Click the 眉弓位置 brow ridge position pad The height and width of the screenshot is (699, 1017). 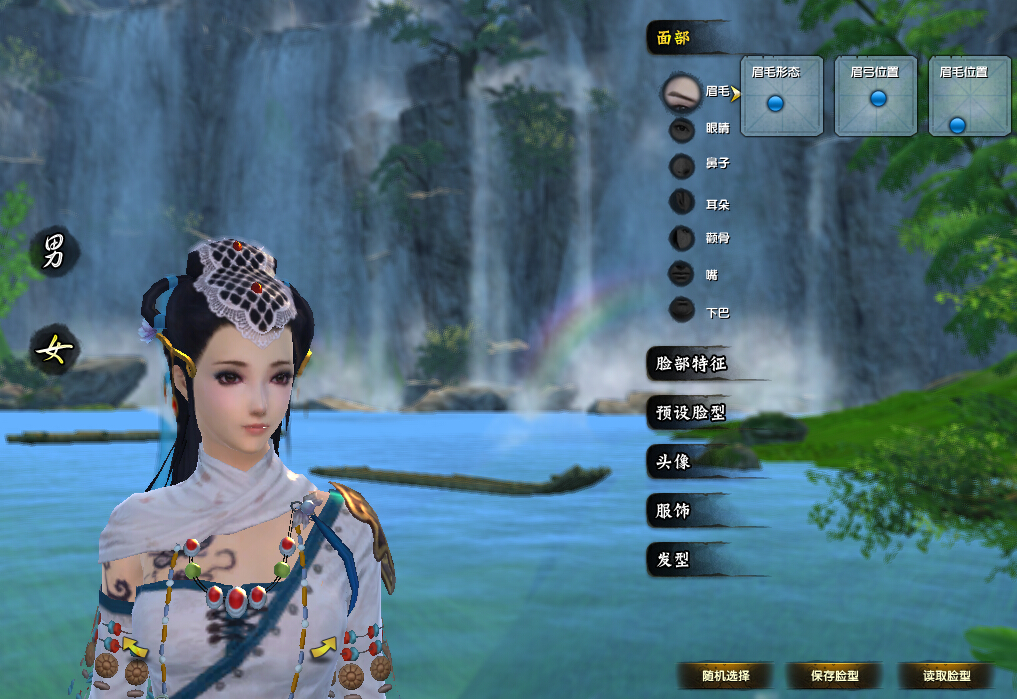[x=875, y=97]
